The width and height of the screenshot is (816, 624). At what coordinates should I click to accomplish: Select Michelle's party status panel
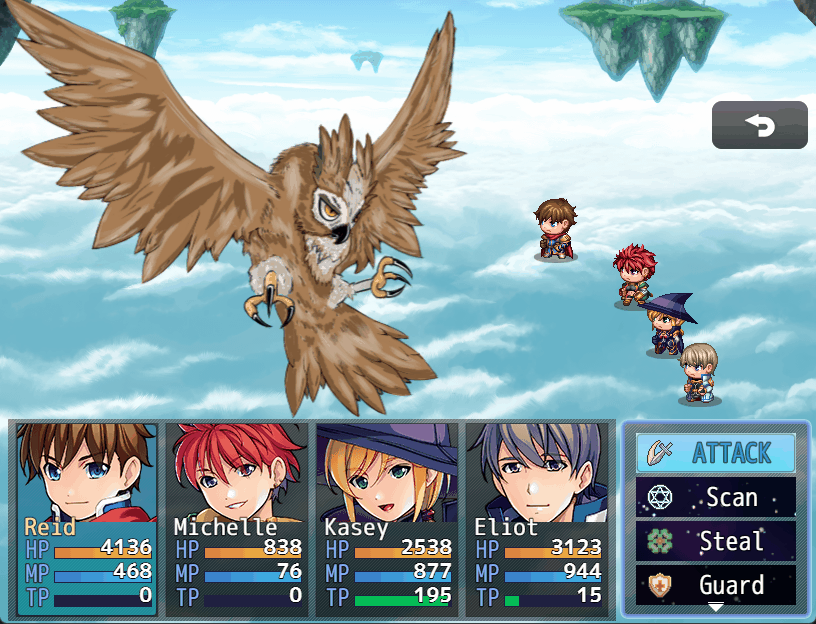coord(237,518)
